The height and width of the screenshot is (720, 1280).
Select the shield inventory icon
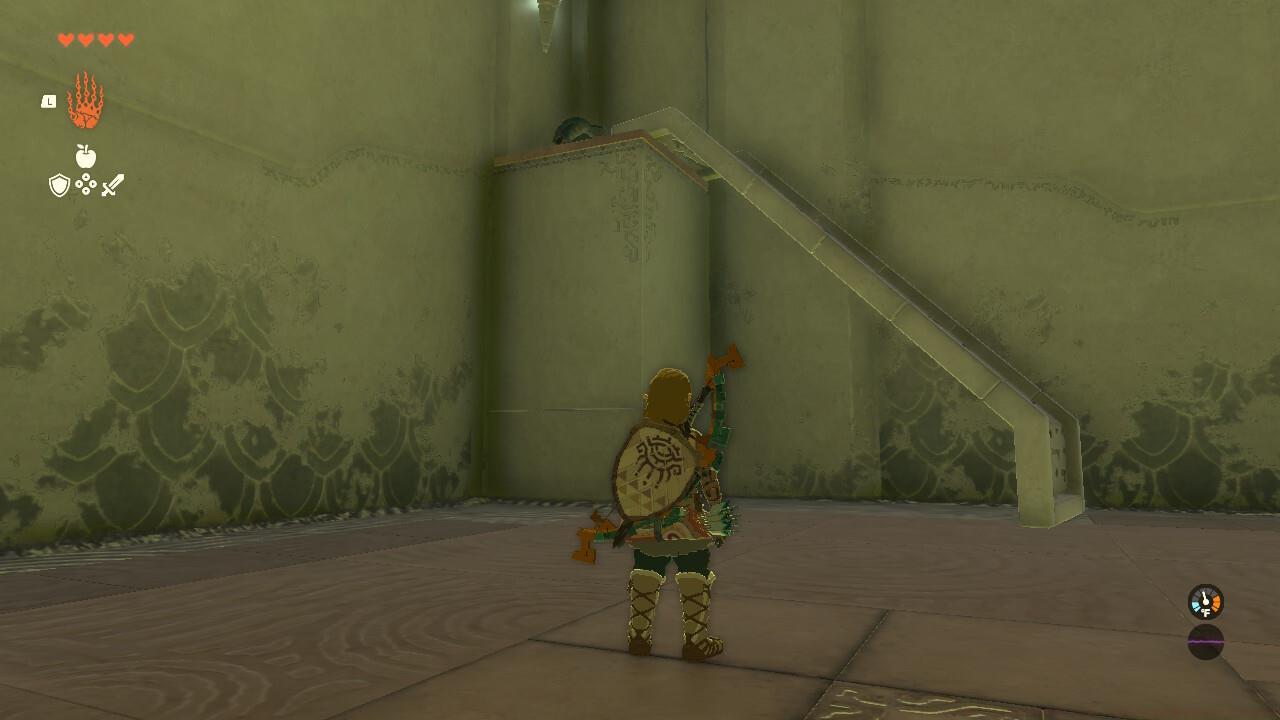click(x=58, y=184)
